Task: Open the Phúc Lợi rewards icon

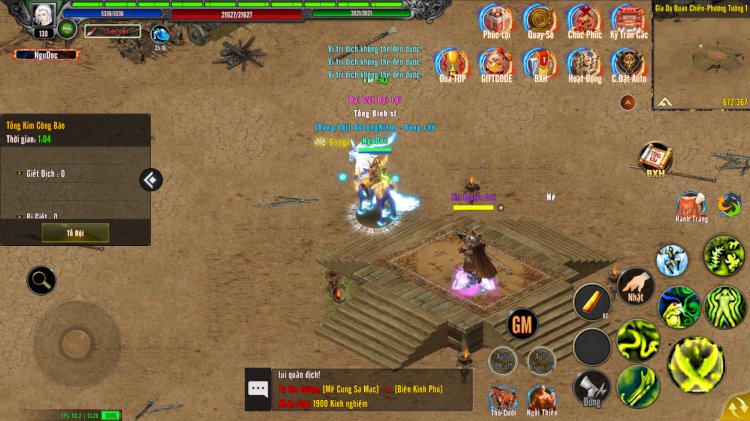Action: point(496,19)
